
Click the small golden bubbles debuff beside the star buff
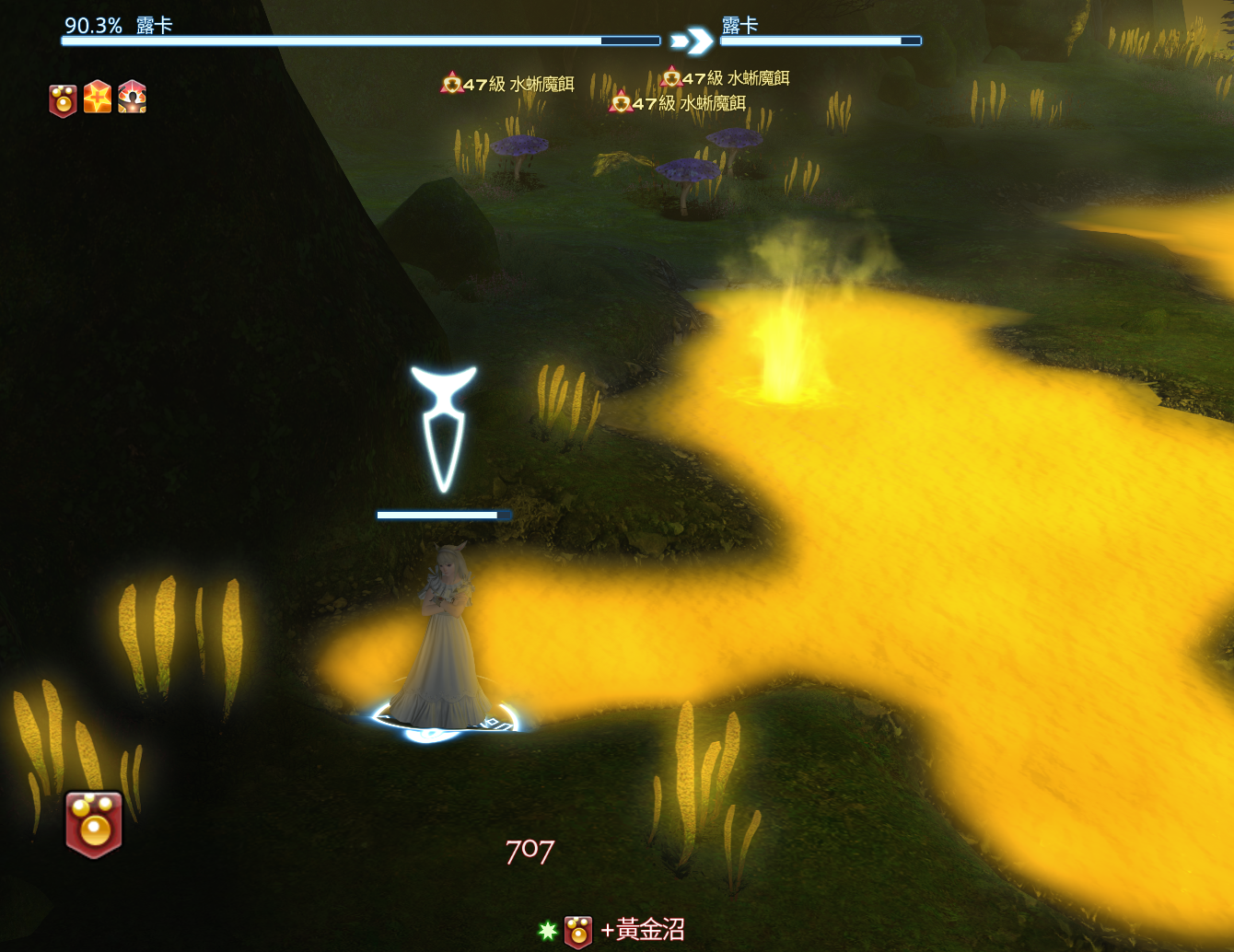point(63,99)
